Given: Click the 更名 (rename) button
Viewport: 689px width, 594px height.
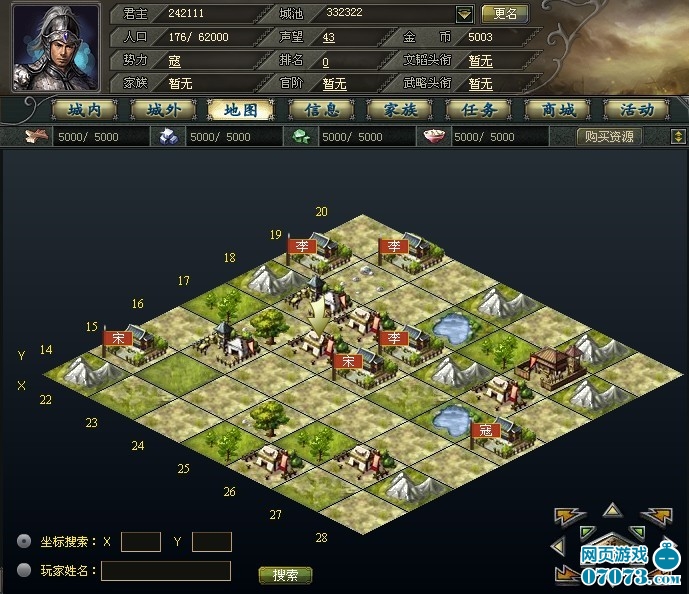Looking at the screenshot, I should (504, 14).
